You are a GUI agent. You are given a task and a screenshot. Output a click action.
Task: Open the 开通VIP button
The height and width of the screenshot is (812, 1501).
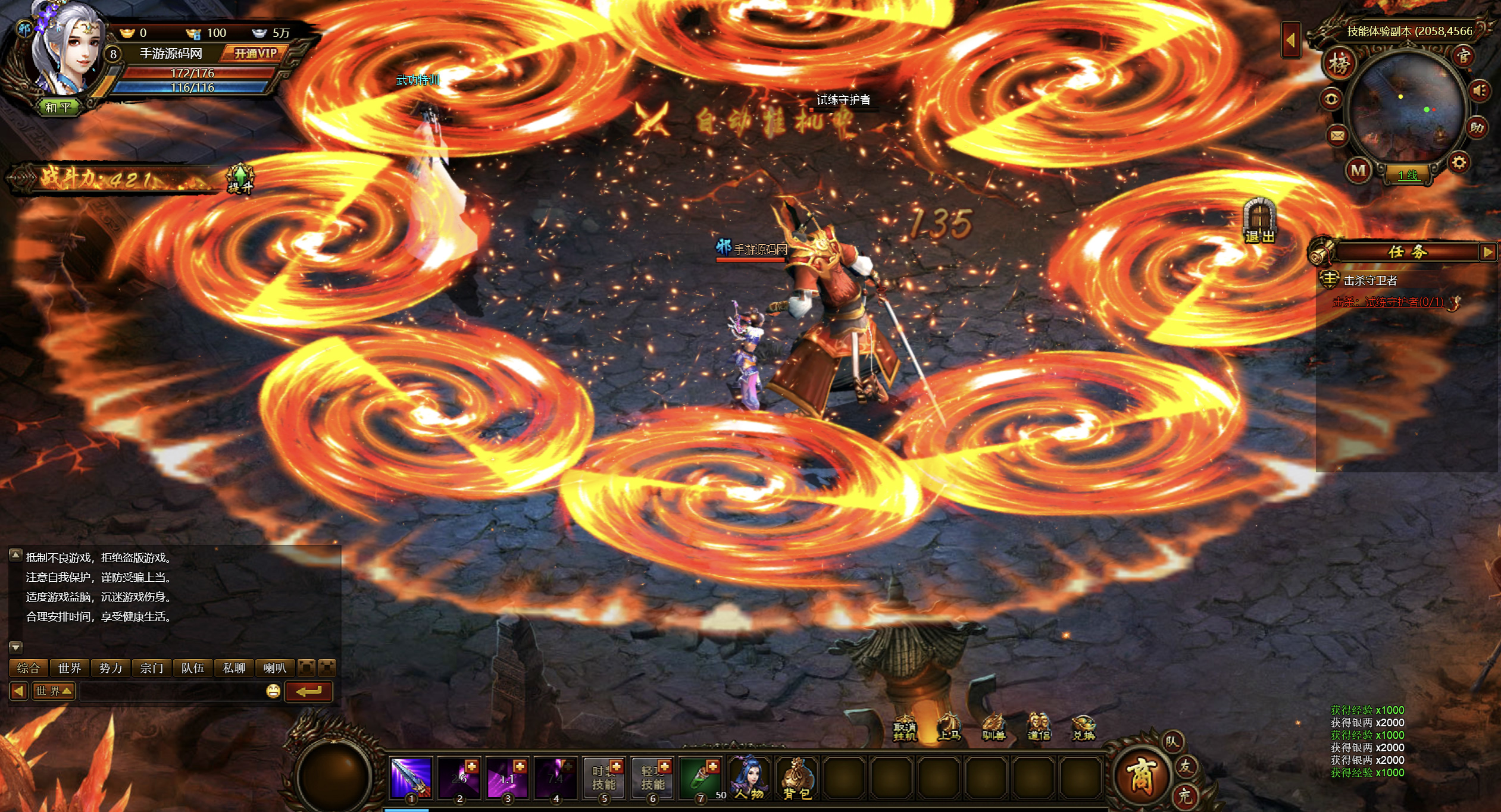pyautogui.click(x=255, y=54)
